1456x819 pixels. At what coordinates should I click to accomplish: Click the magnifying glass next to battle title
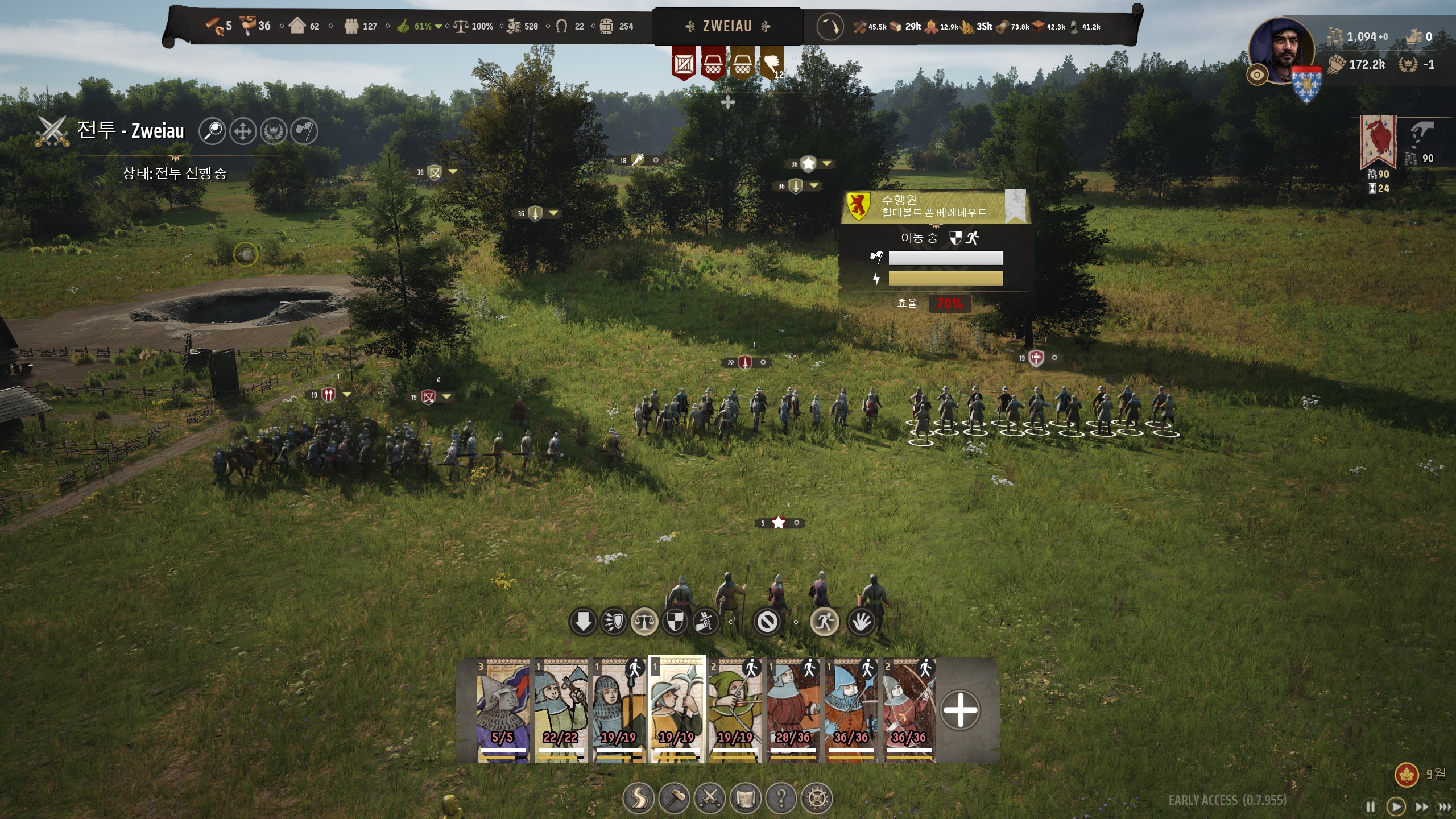point(213,131)
